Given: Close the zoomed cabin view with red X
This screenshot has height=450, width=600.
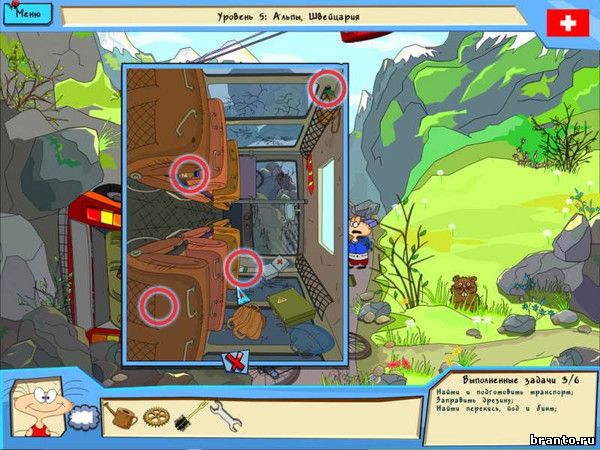Looking at the screenshot, I should point(237,360).
